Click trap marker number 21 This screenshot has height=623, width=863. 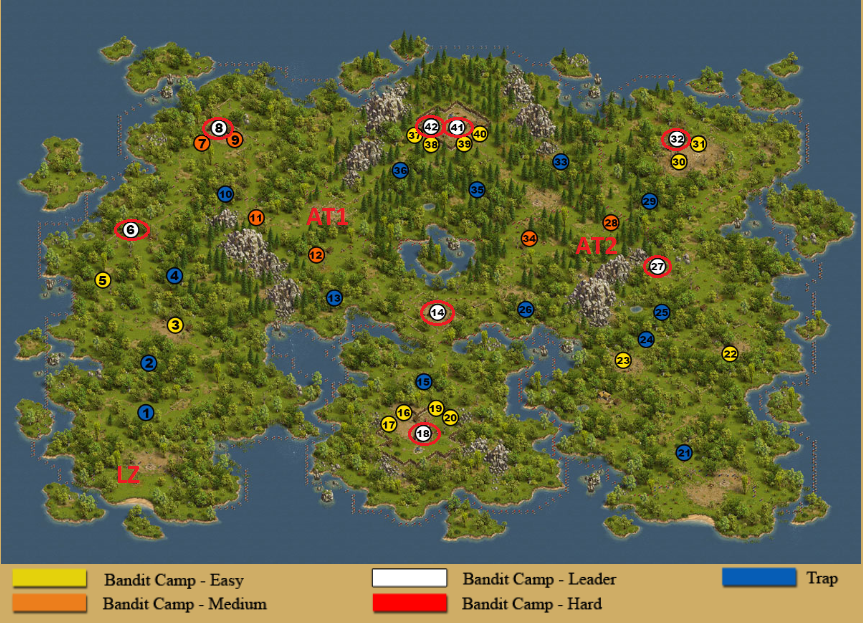point(684,452)
